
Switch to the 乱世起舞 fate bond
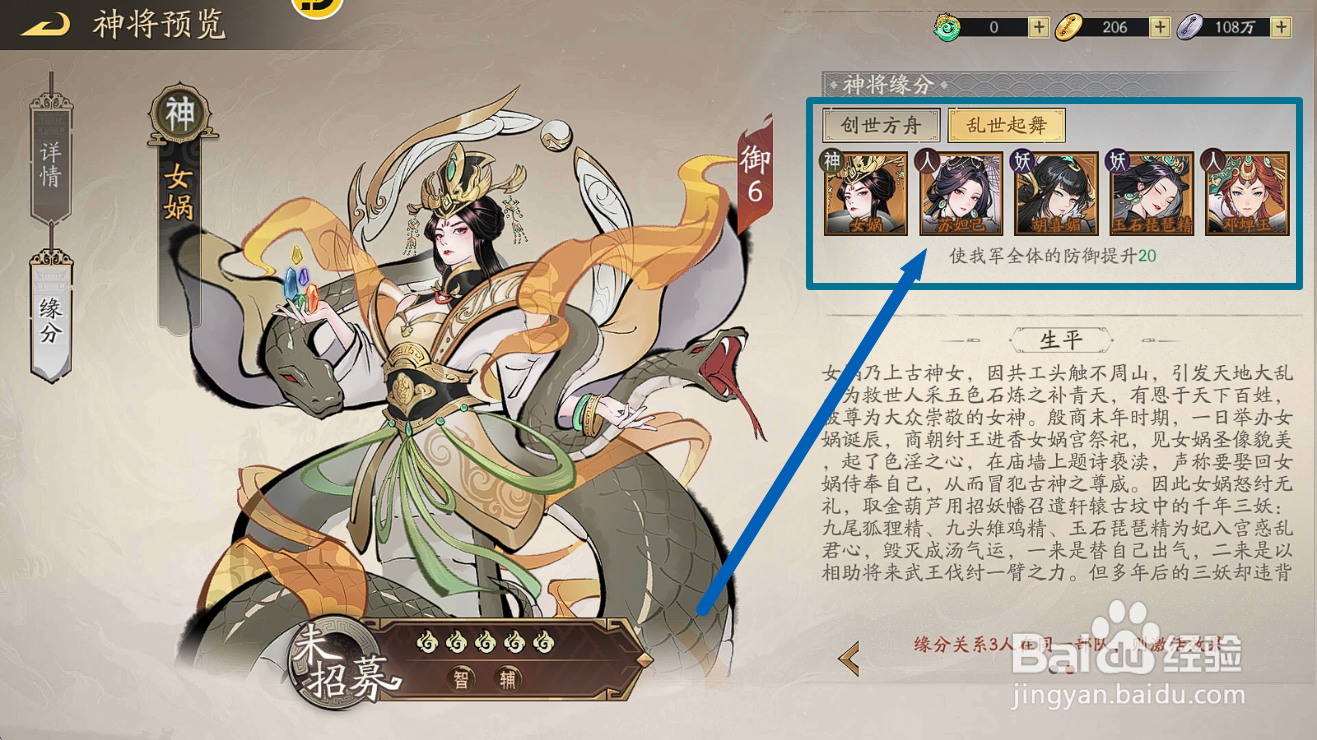pos(1008,126)
